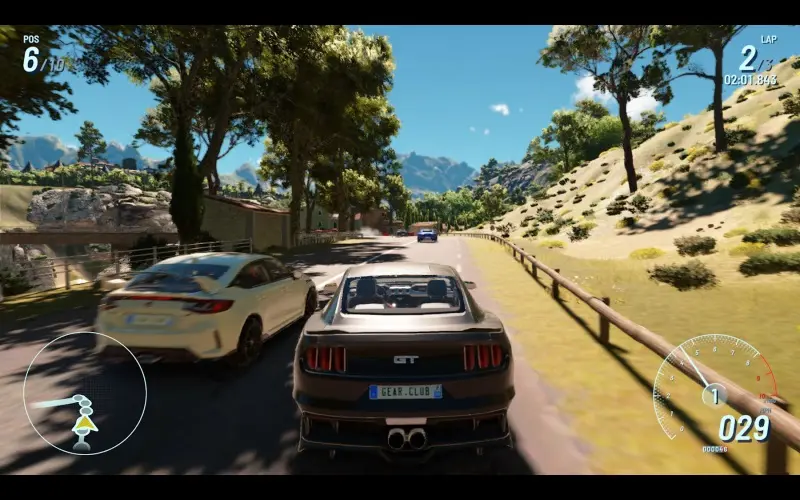This screenshot has width=800, height=500.
Task: Click the circular track minimap
Action: (85, 393)
